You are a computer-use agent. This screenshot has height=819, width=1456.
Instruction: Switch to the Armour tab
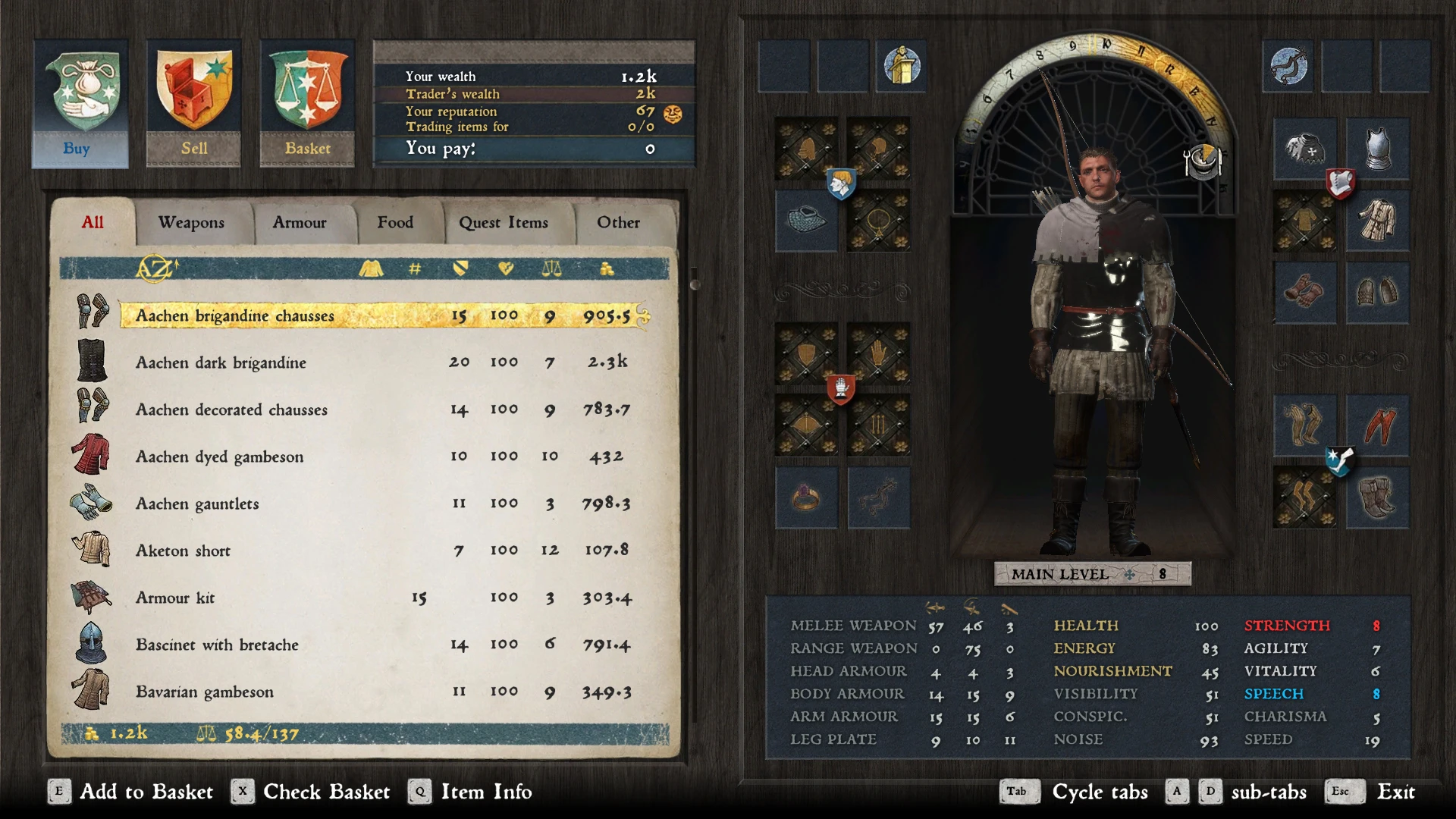tap(299, 222)
